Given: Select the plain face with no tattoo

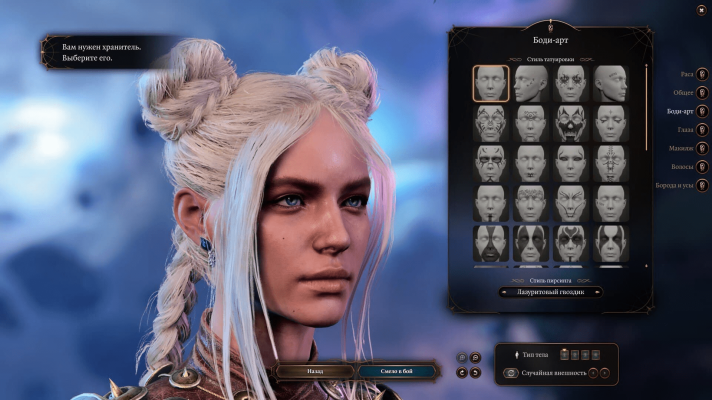Looking at the screenshot, I should click(x=490, y=83).
